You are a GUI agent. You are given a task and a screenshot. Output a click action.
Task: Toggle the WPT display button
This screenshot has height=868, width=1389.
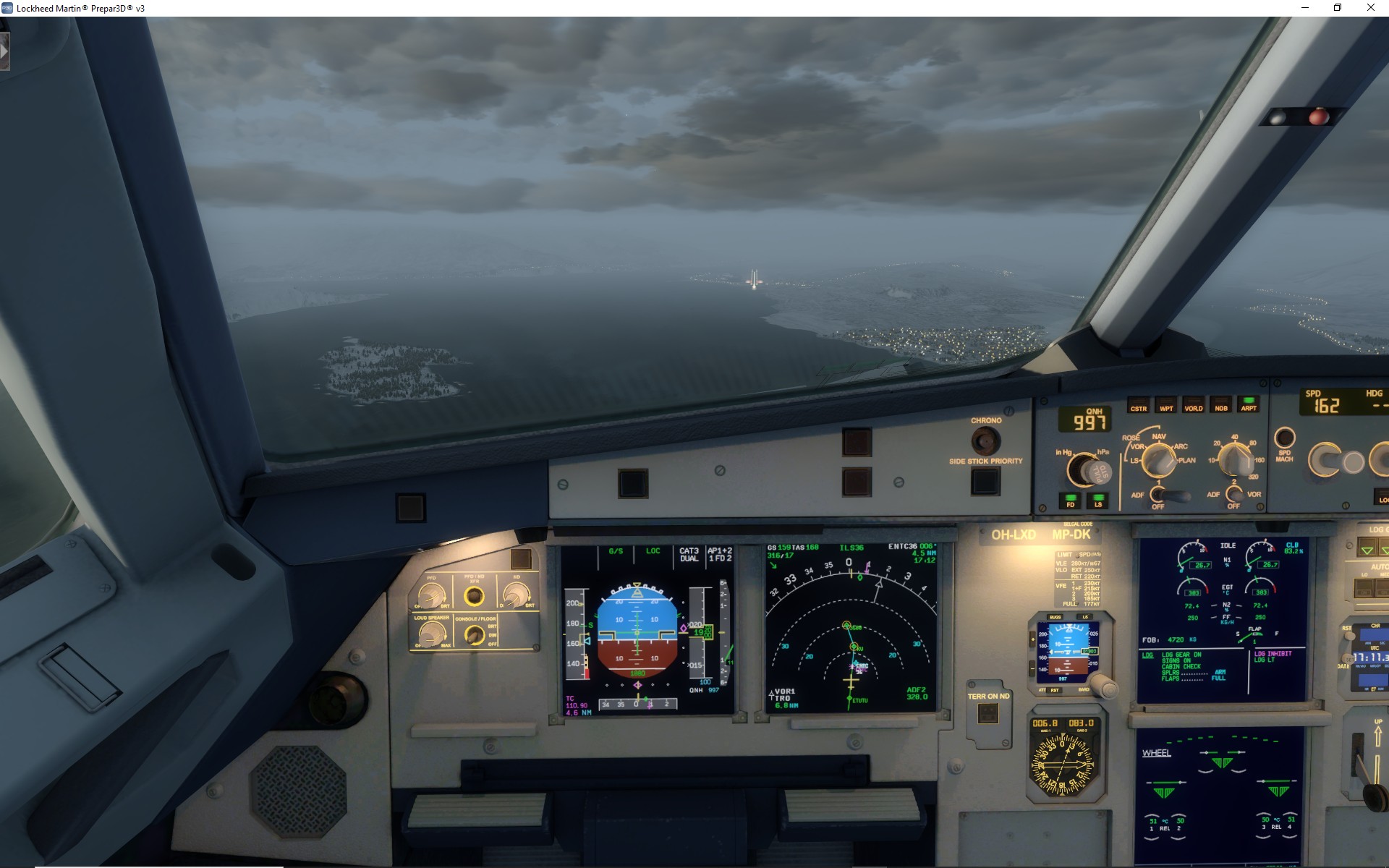[x=1165, y=404]
